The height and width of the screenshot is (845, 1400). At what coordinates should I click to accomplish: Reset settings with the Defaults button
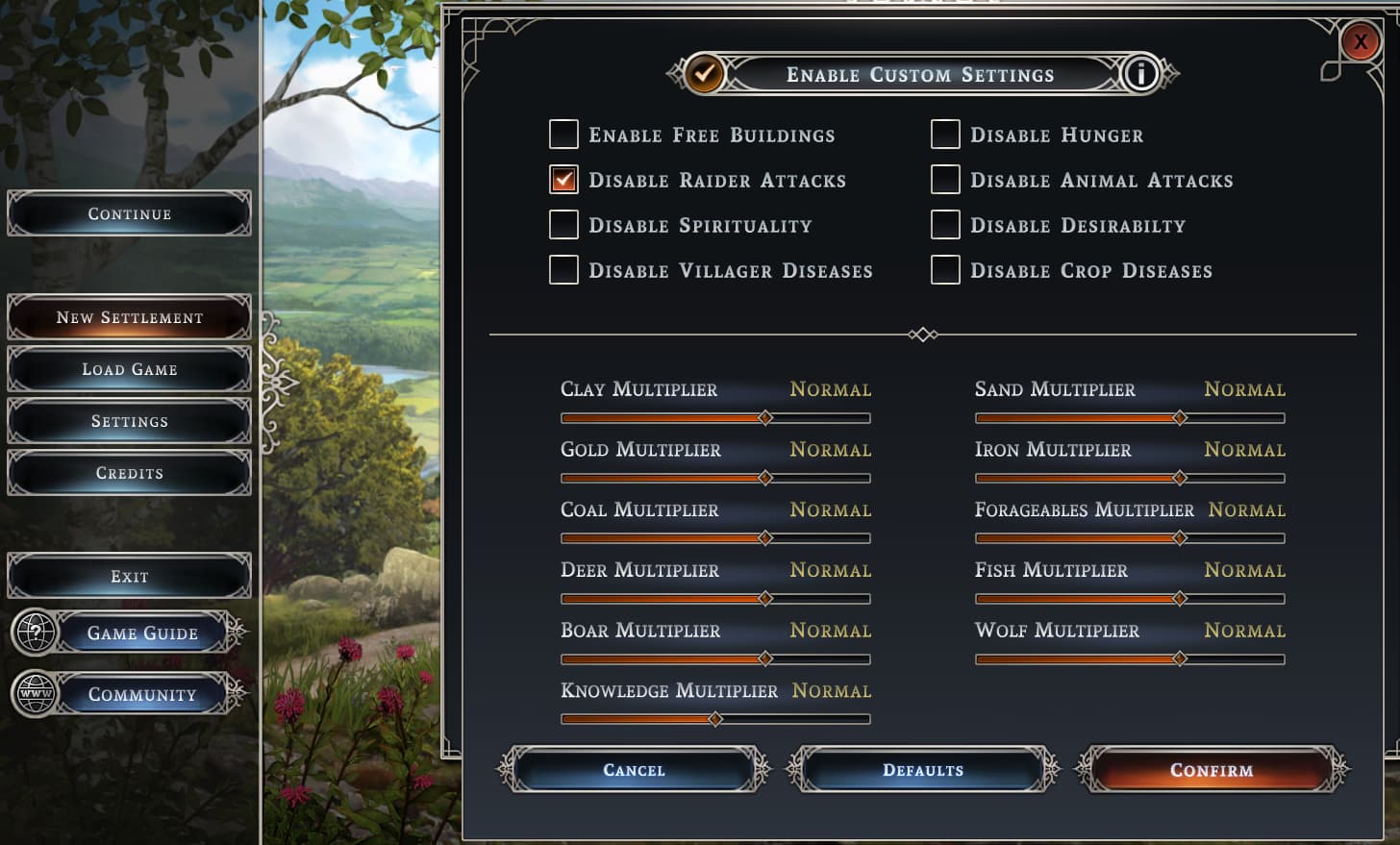923,770
